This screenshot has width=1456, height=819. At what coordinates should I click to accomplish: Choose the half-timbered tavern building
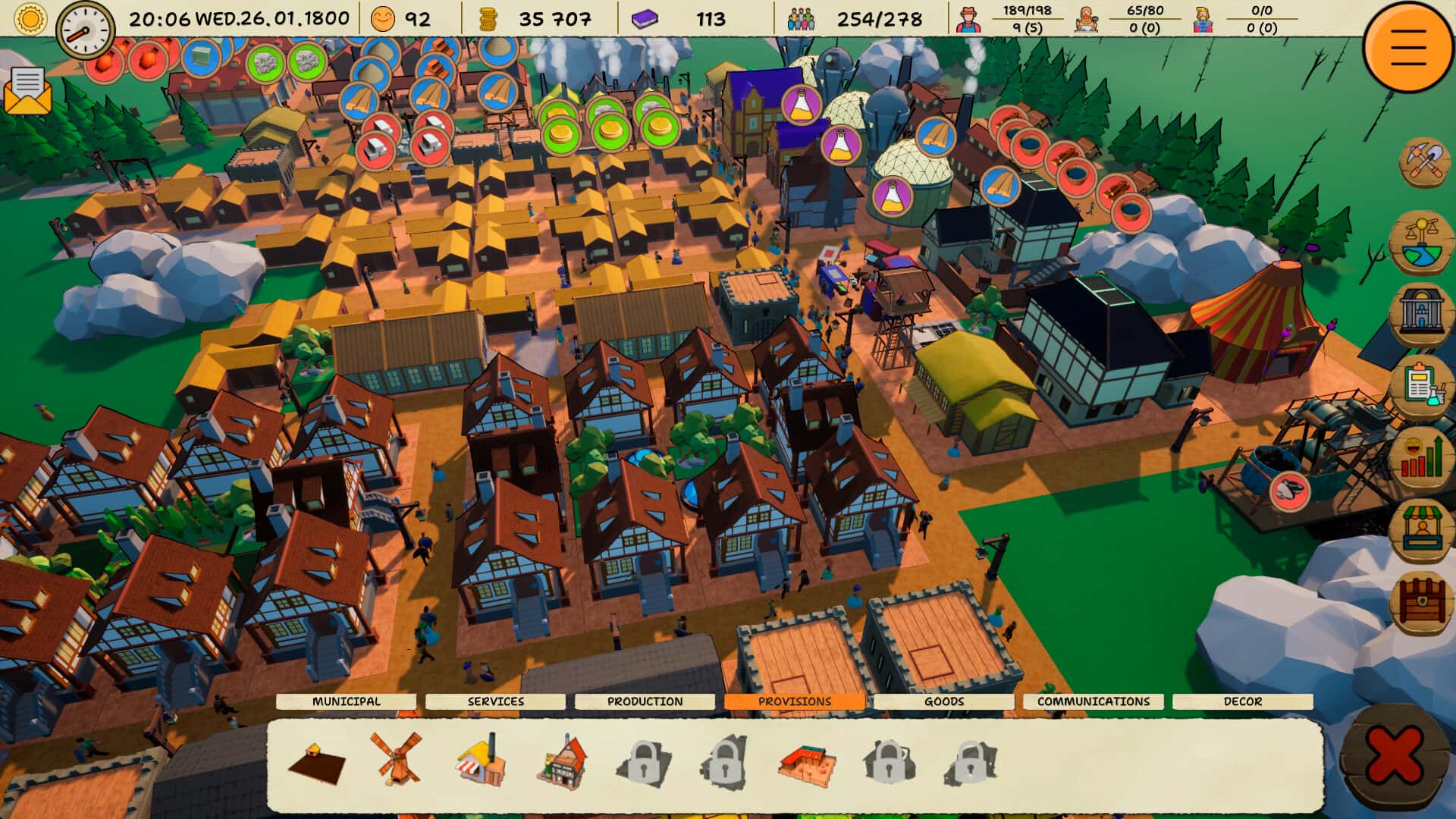pos(562,761)
